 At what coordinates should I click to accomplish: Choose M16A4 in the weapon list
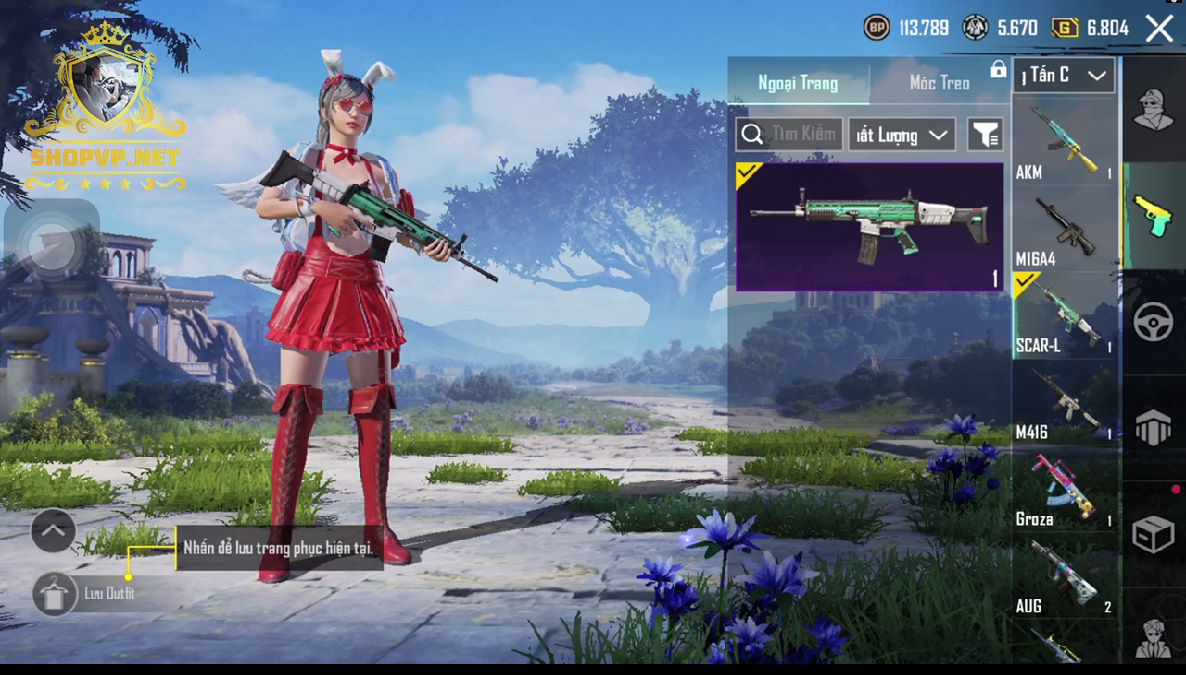pos(1065,228)
